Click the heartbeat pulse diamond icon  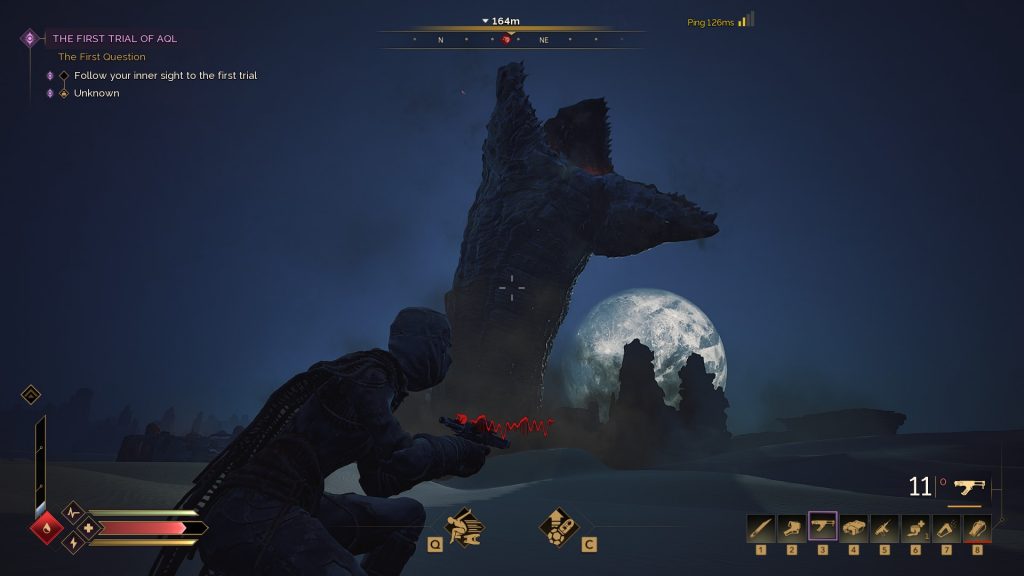pyautogui.click(x=72, y=512)
